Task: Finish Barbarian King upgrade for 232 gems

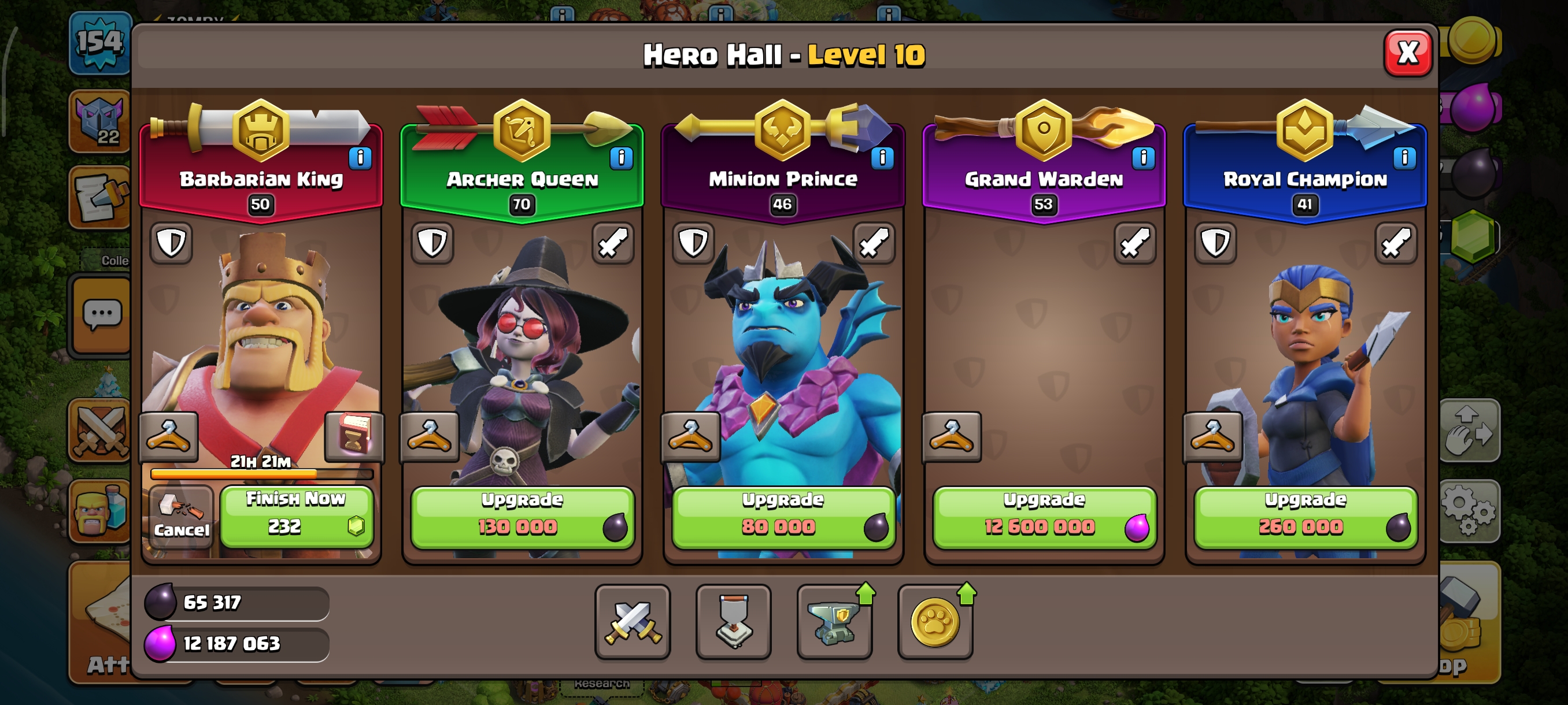Action: 297,517
